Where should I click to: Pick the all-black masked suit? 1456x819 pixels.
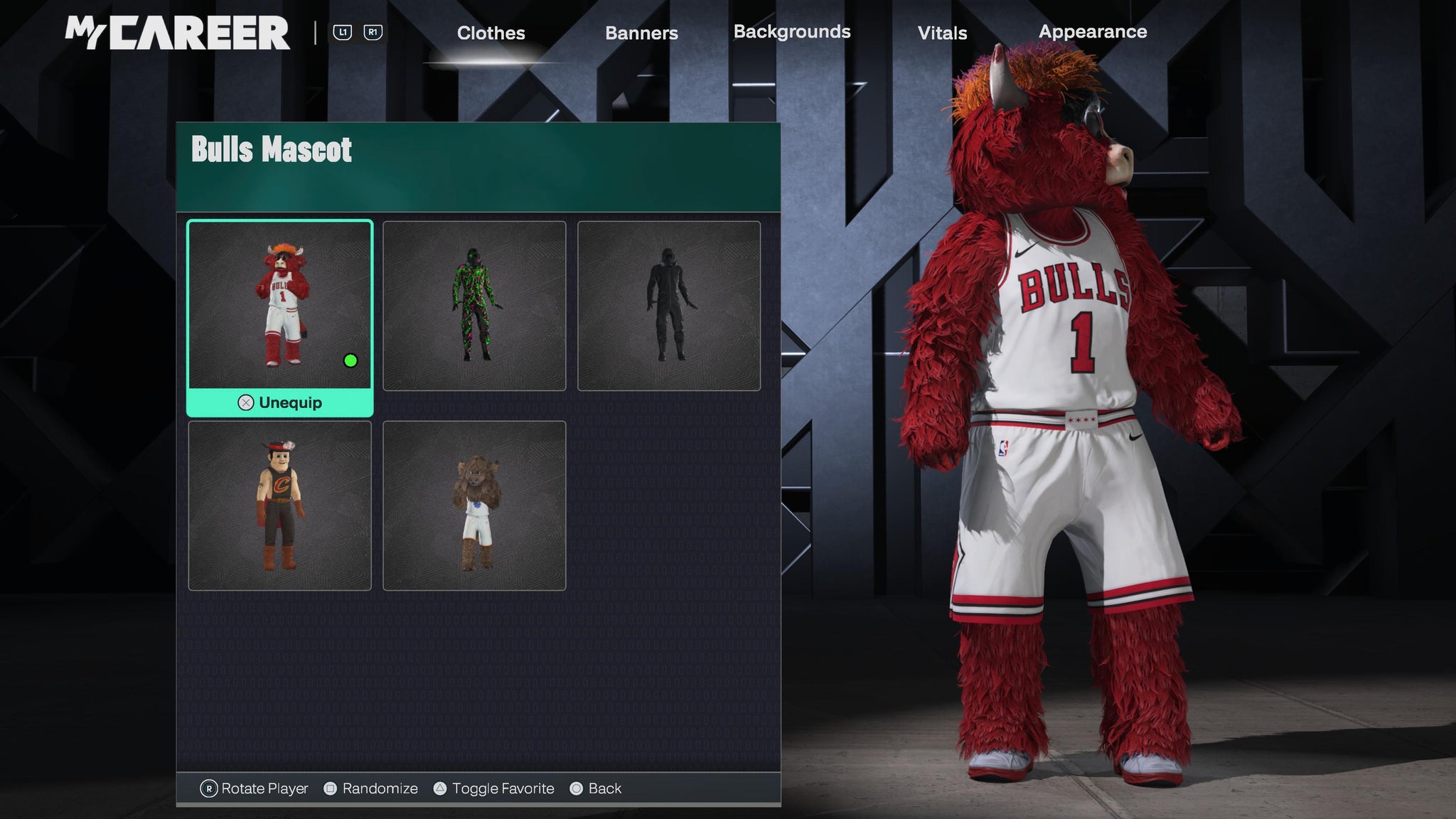click(669, 306)
